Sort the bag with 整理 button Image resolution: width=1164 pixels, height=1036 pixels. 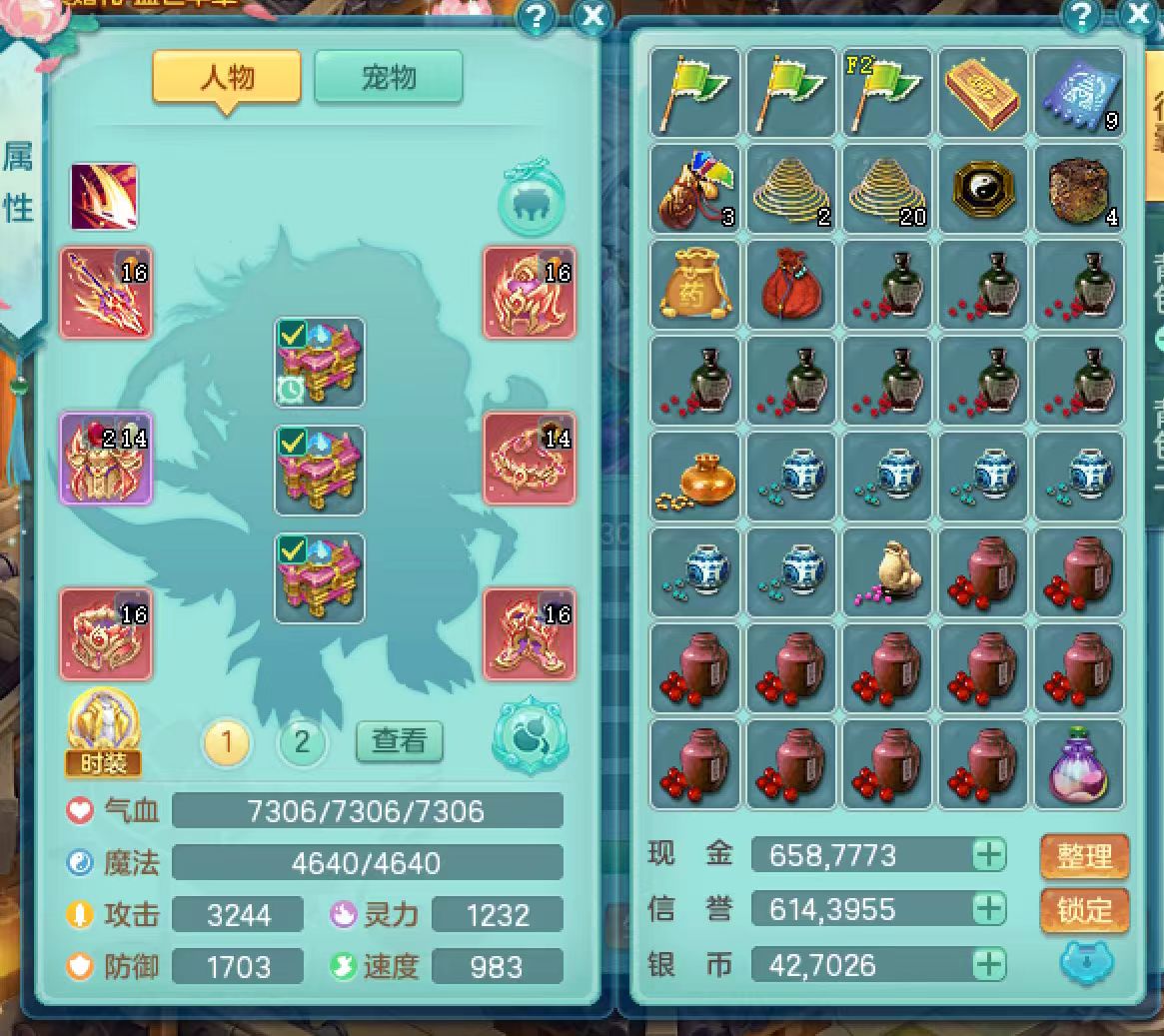click(x=1084, y=856)
